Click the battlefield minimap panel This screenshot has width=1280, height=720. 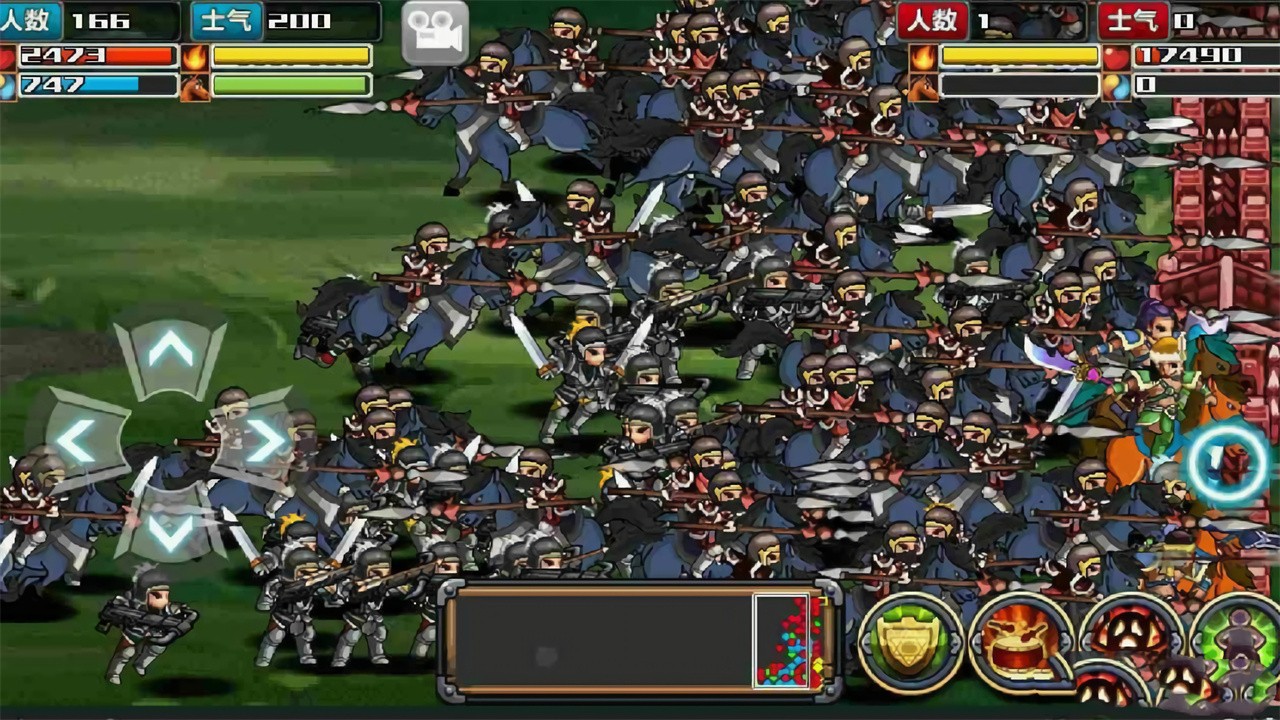(640, 641)
